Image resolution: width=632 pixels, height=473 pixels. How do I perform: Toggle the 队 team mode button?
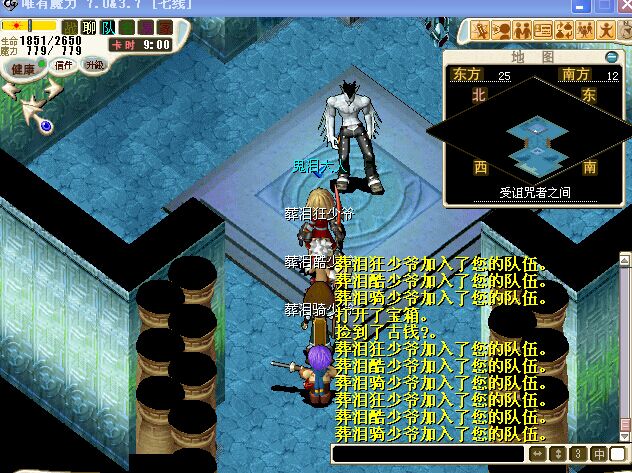pos(108,28)
